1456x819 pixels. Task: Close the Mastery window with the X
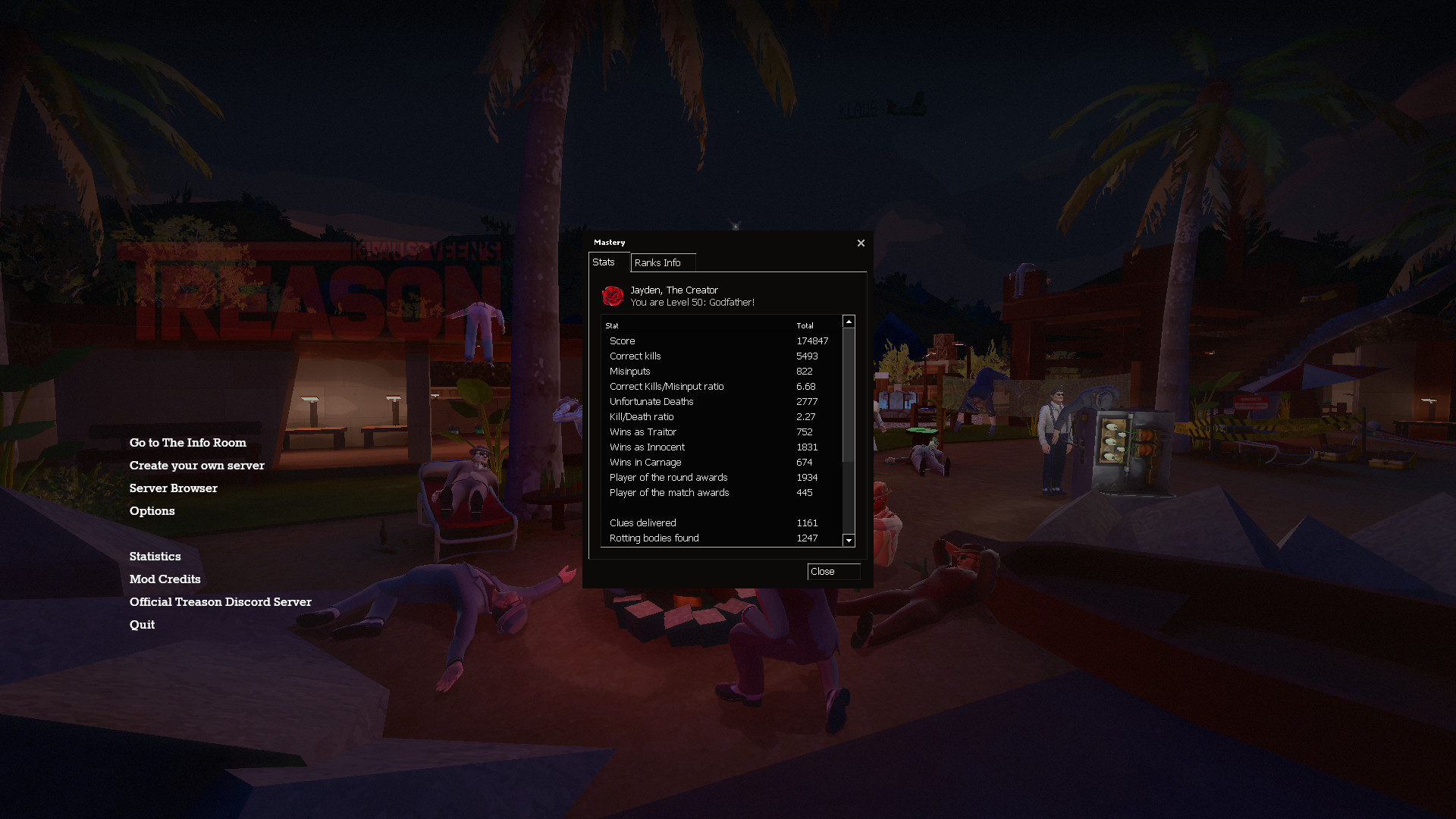click(861, 243)
